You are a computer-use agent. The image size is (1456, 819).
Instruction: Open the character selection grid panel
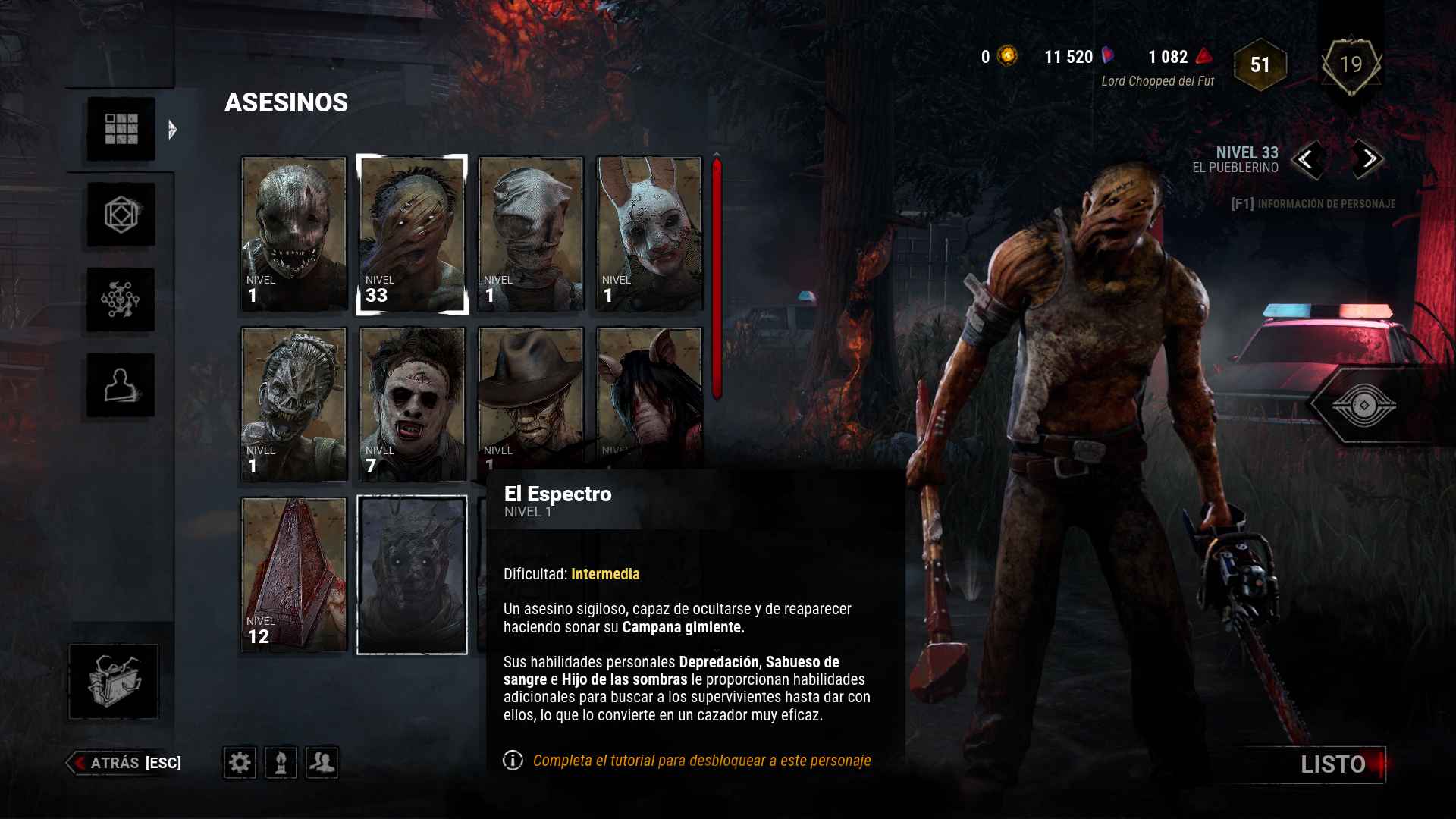[120, 130]
